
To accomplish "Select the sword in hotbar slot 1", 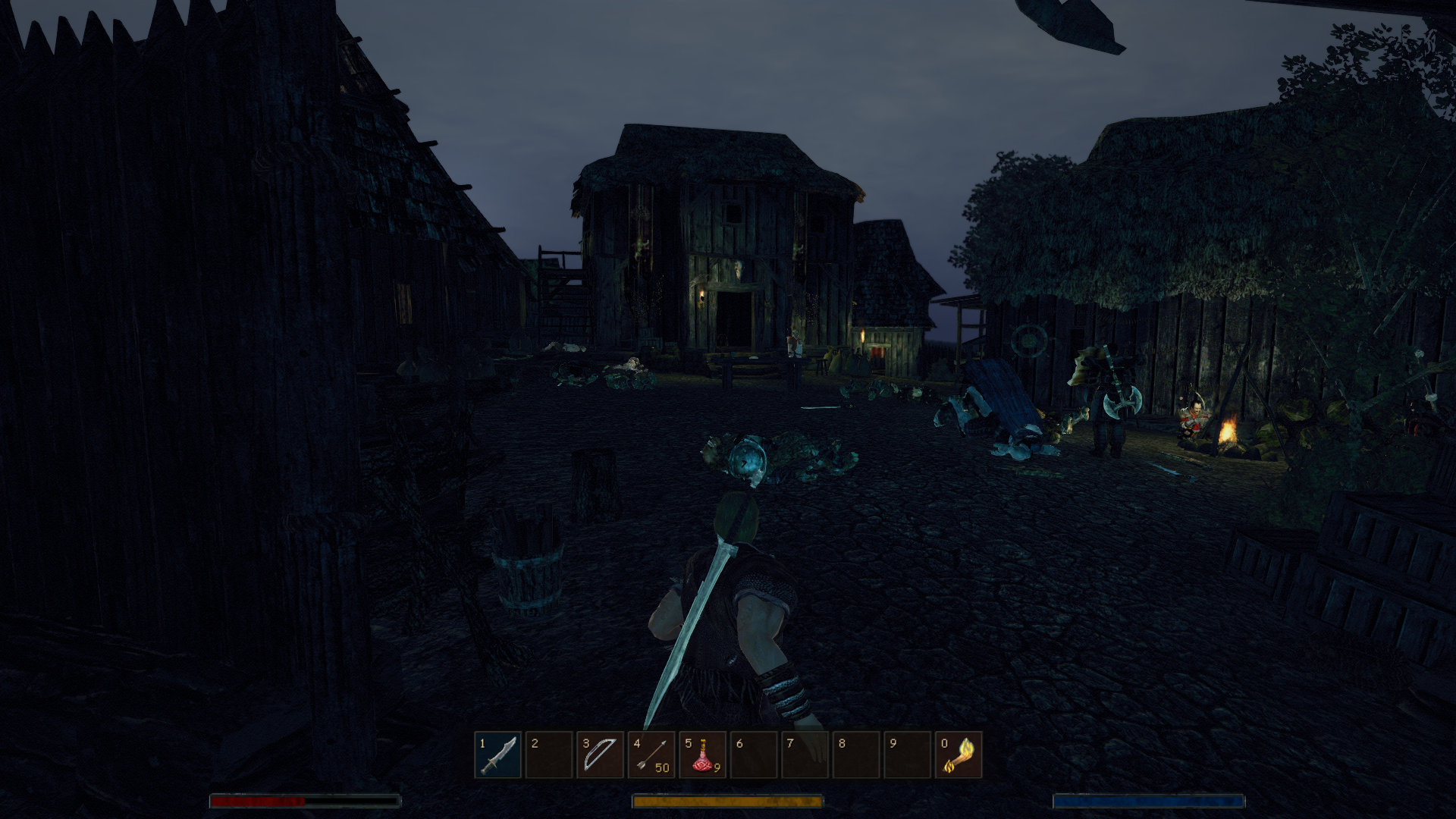I will point(497,755).
